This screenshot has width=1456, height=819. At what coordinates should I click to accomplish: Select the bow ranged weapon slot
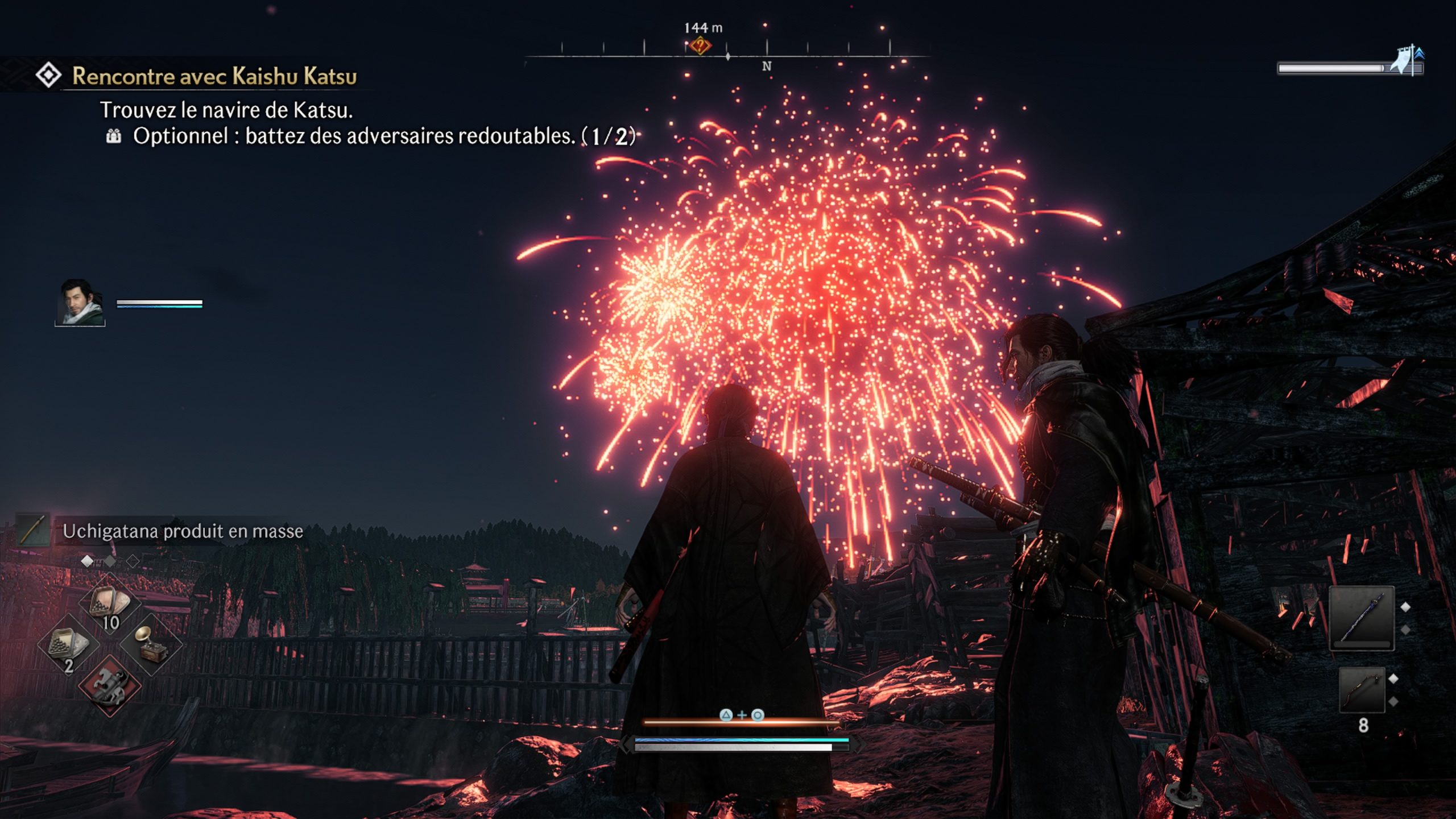(x=1362, y=690)
